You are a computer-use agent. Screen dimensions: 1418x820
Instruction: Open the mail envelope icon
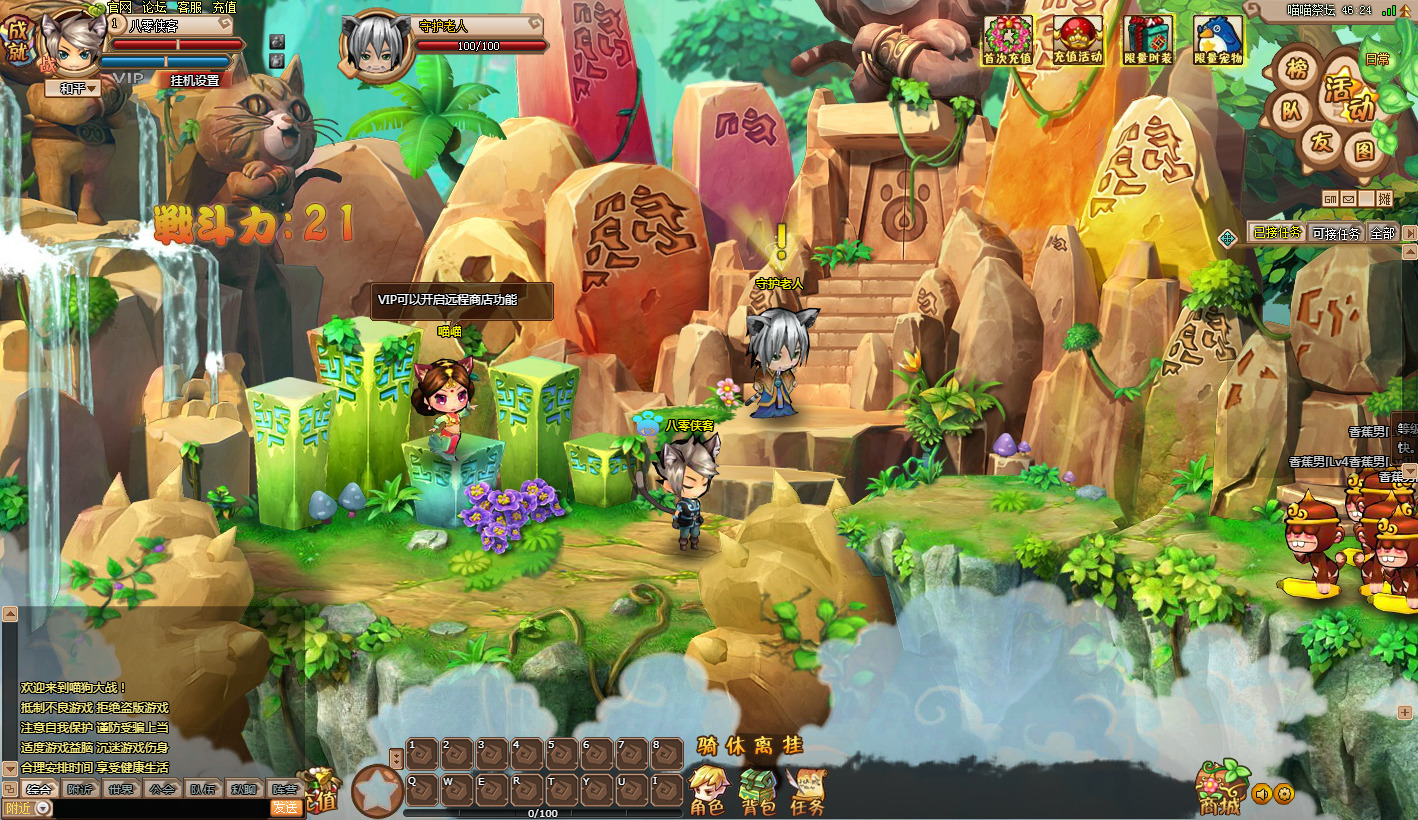(1348, 198)
